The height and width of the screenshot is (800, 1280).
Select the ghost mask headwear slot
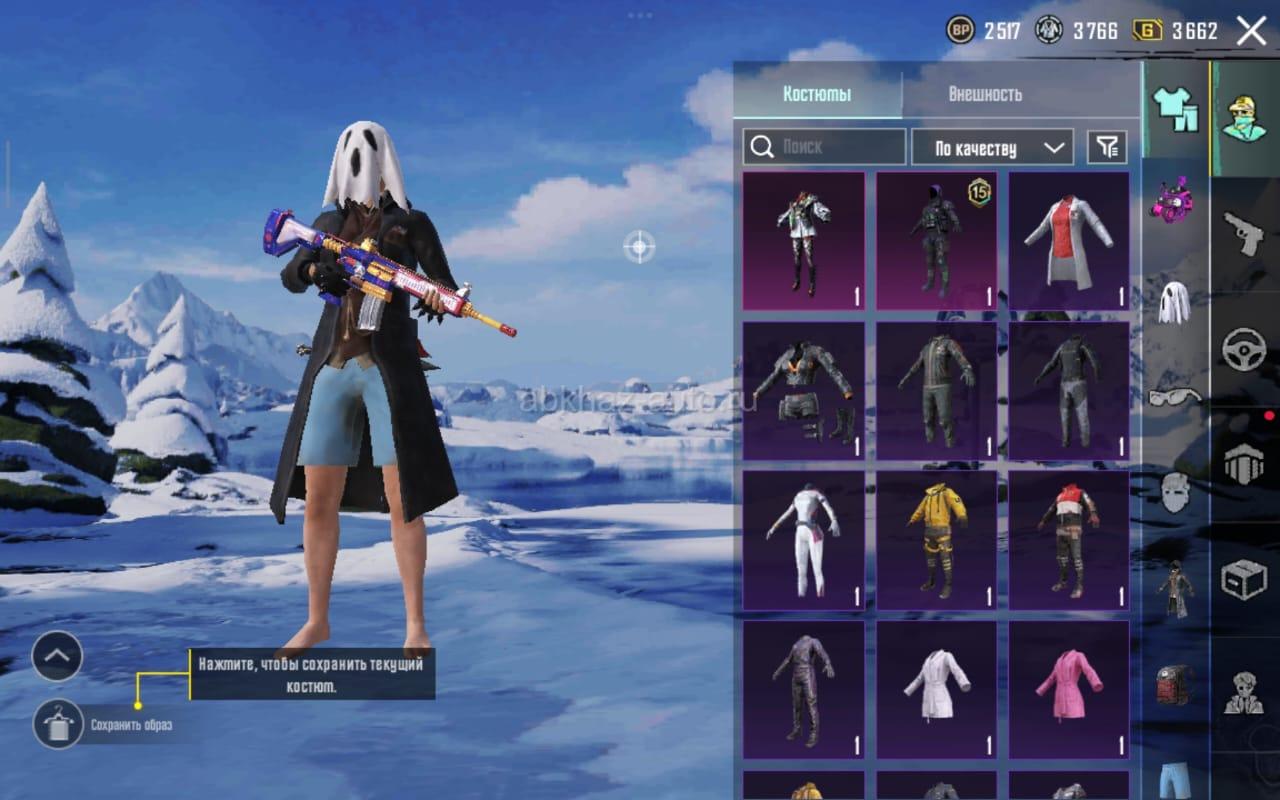click(x=1174, y=302)
